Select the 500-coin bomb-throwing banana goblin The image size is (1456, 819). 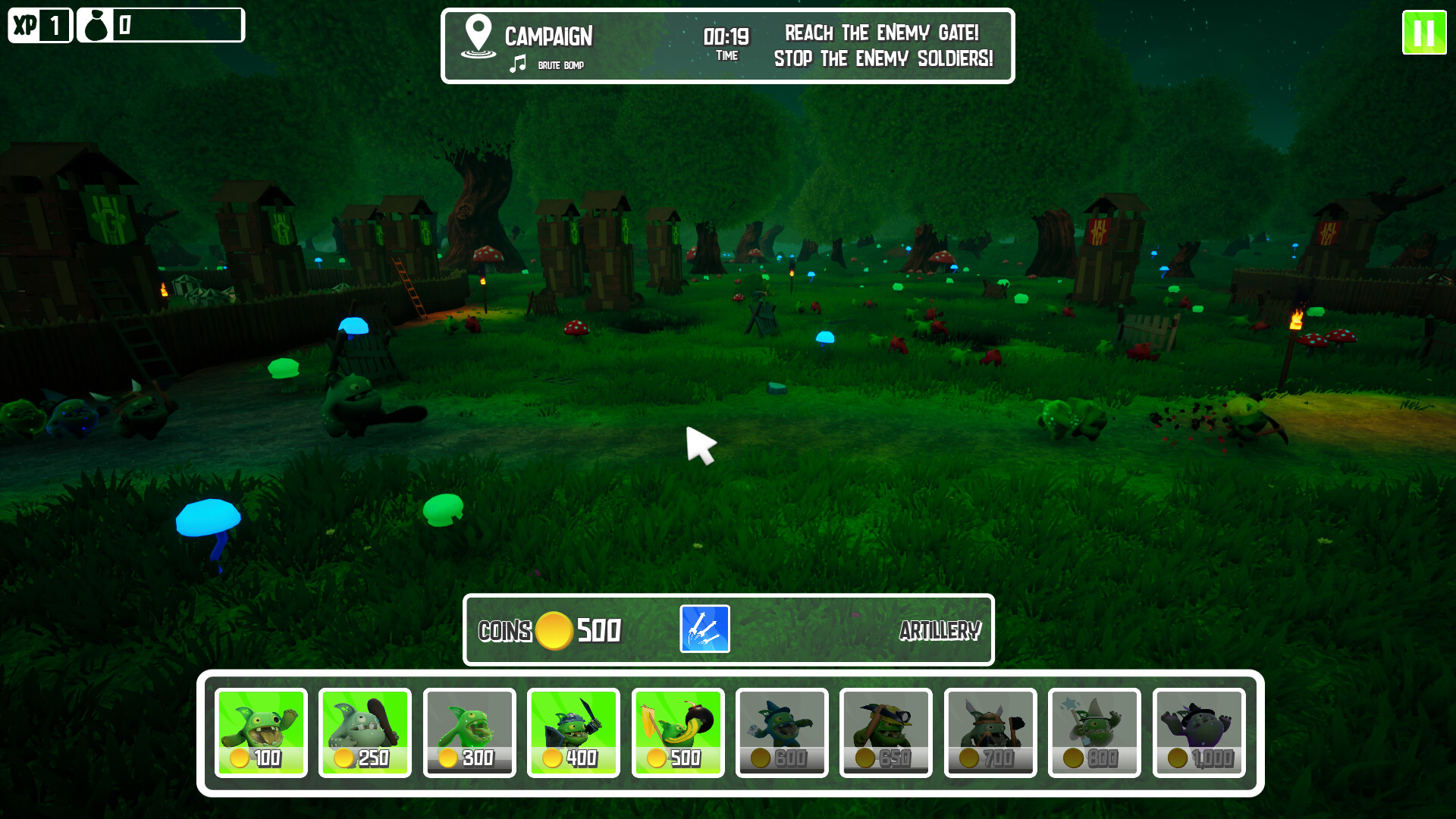(678, 731)
